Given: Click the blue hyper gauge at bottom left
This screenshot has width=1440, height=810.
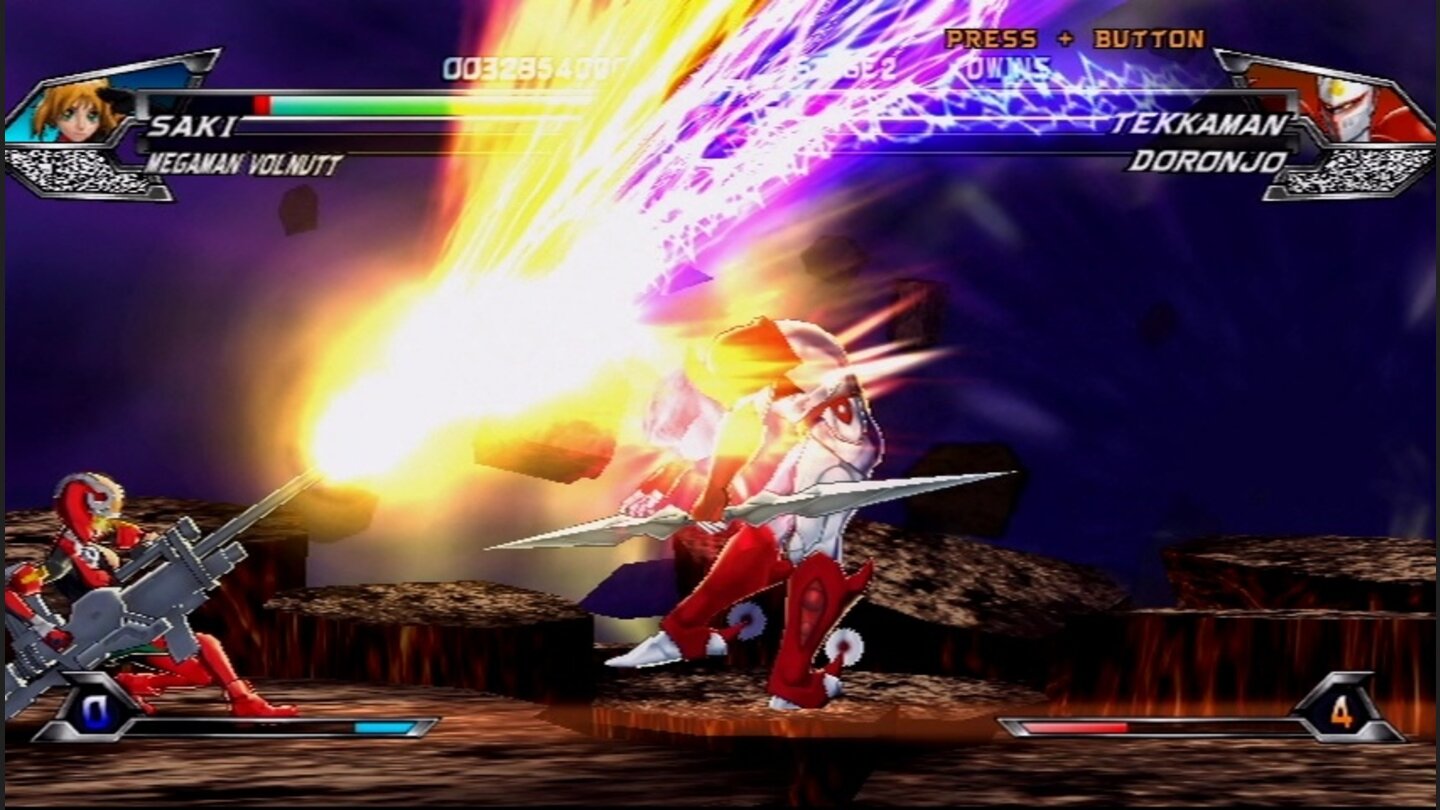Looking at the screenshot, I should tap(385, 728).
